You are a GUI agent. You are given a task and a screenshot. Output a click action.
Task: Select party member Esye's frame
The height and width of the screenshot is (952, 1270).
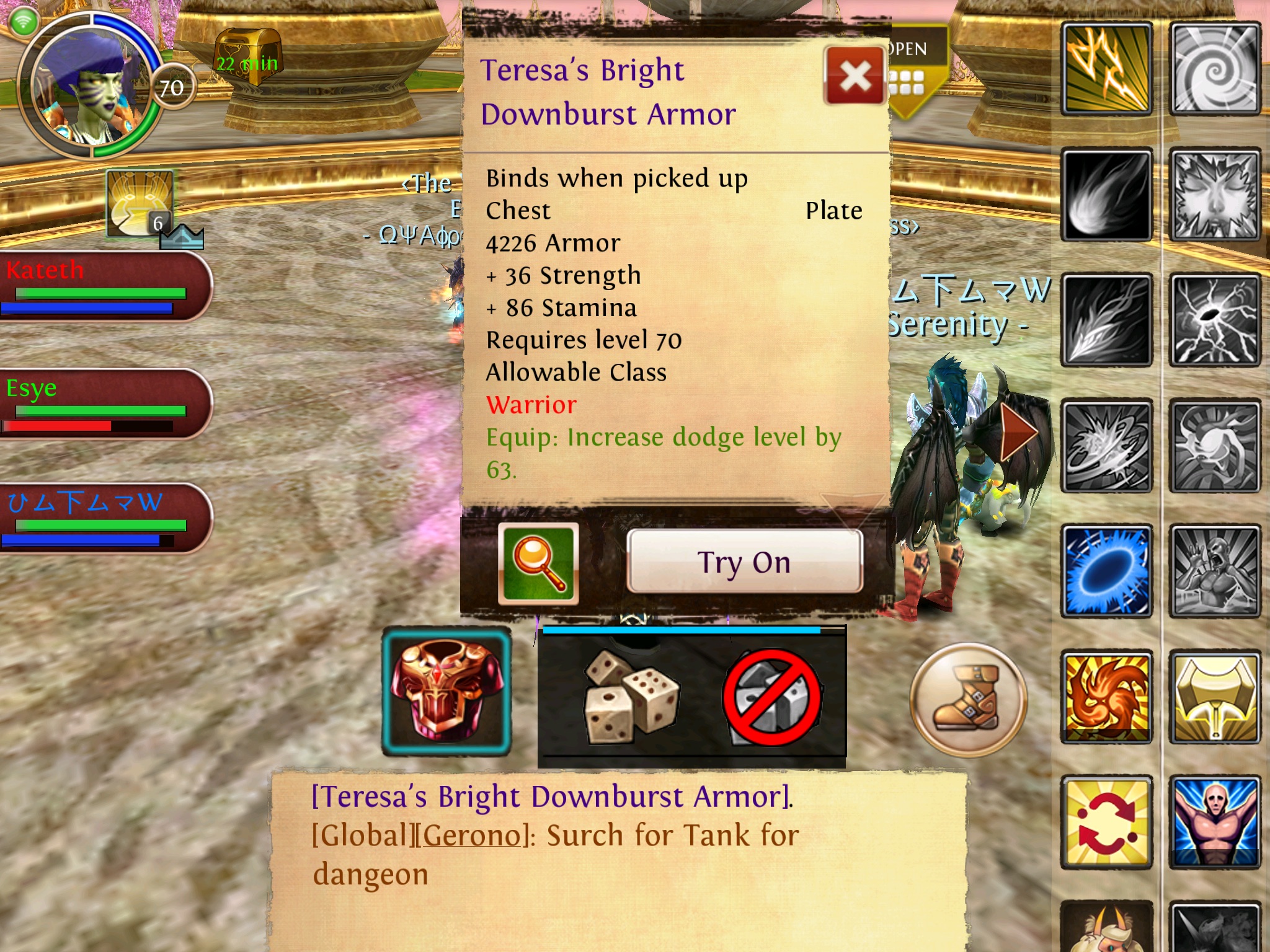click(x=105, y=403)
